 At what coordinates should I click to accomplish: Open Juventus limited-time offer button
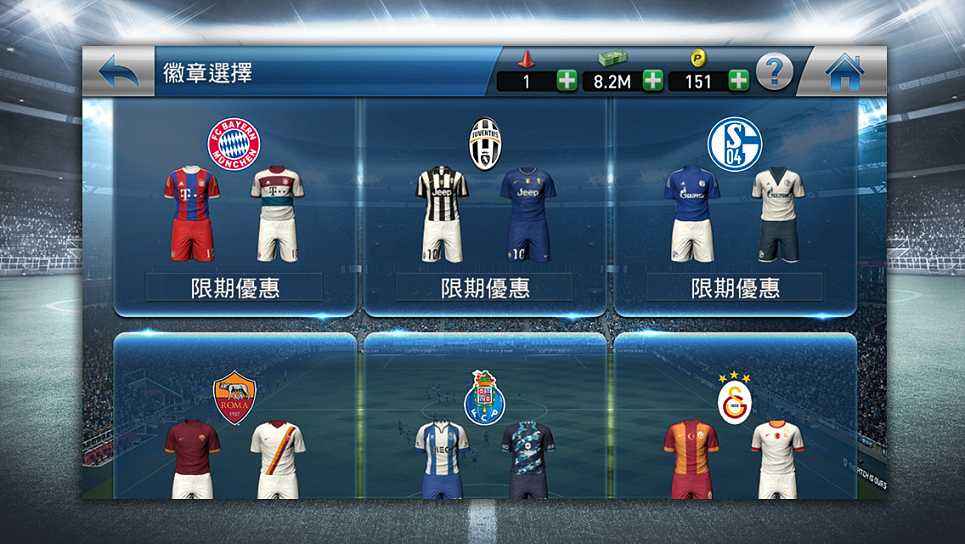click(485, 288)
